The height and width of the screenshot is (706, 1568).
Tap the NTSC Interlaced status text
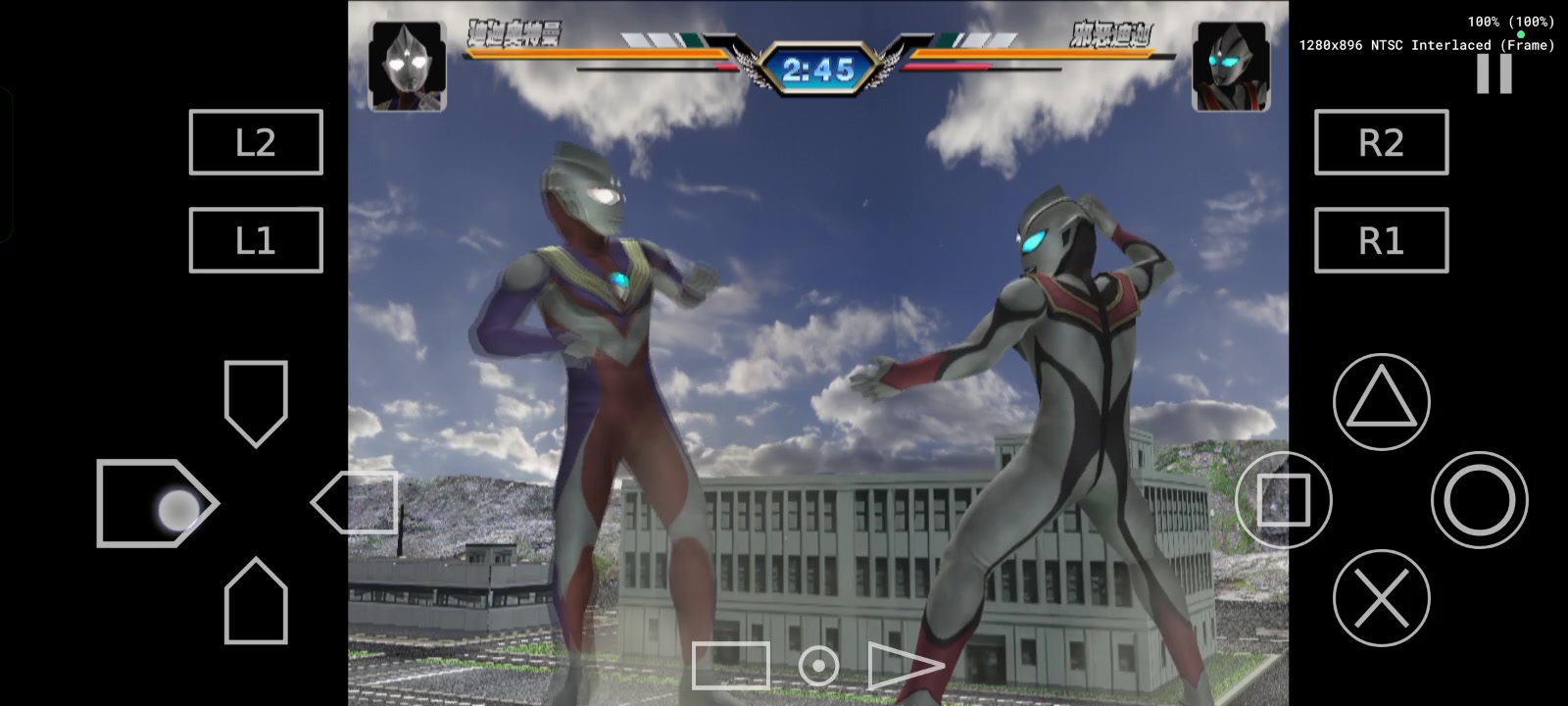click(x=1426, y=44)
